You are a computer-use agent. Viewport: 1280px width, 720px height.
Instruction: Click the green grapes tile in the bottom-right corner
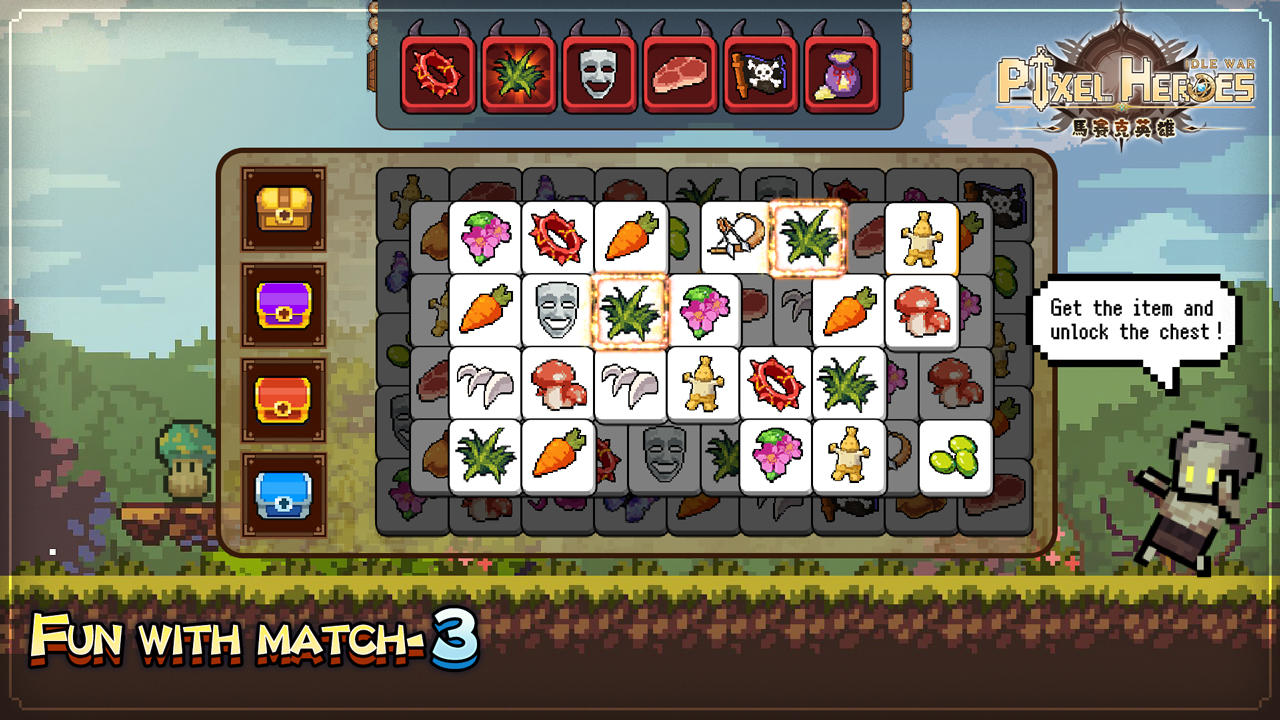pyautogui.click(x=957, y=456)
